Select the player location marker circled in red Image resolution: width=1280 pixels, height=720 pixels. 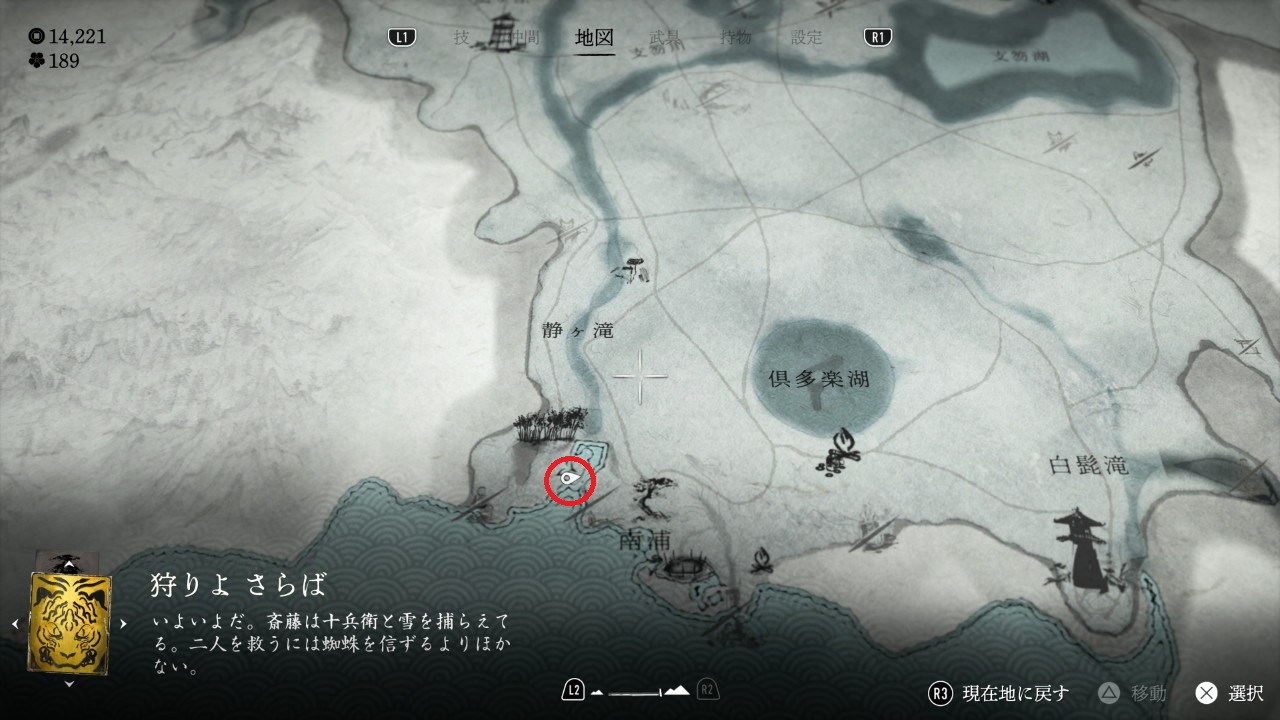click(x=569, y=481)
